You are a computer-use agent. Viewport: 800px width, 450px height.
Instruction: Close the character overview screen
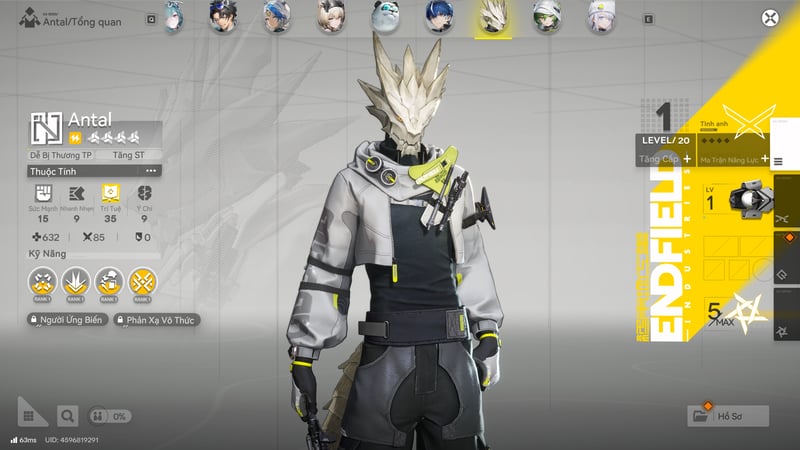769,17
